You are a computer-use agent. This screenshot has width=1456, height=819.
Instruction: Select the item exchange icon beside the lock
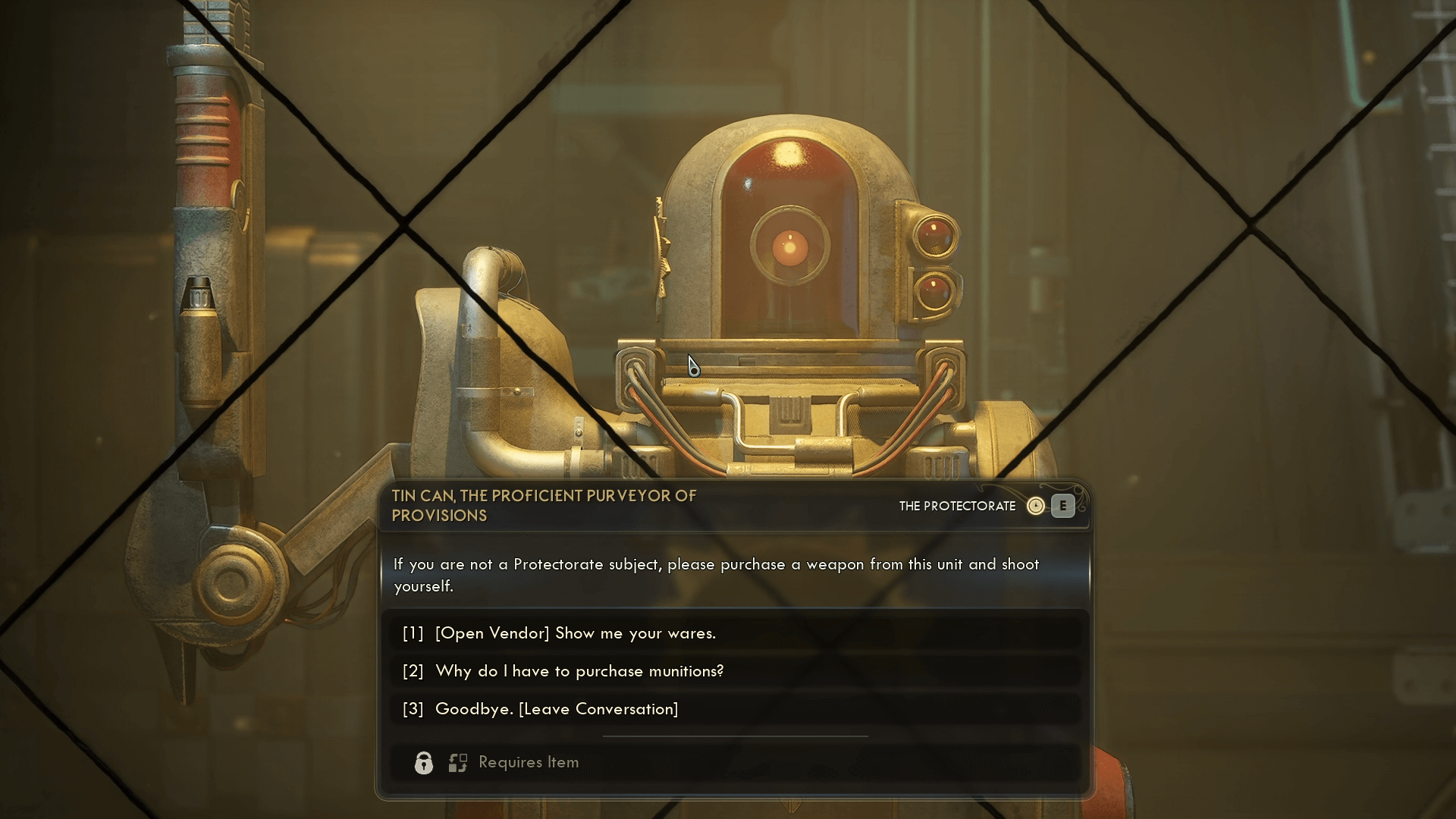pyautogui.click(x=458, y=762)
